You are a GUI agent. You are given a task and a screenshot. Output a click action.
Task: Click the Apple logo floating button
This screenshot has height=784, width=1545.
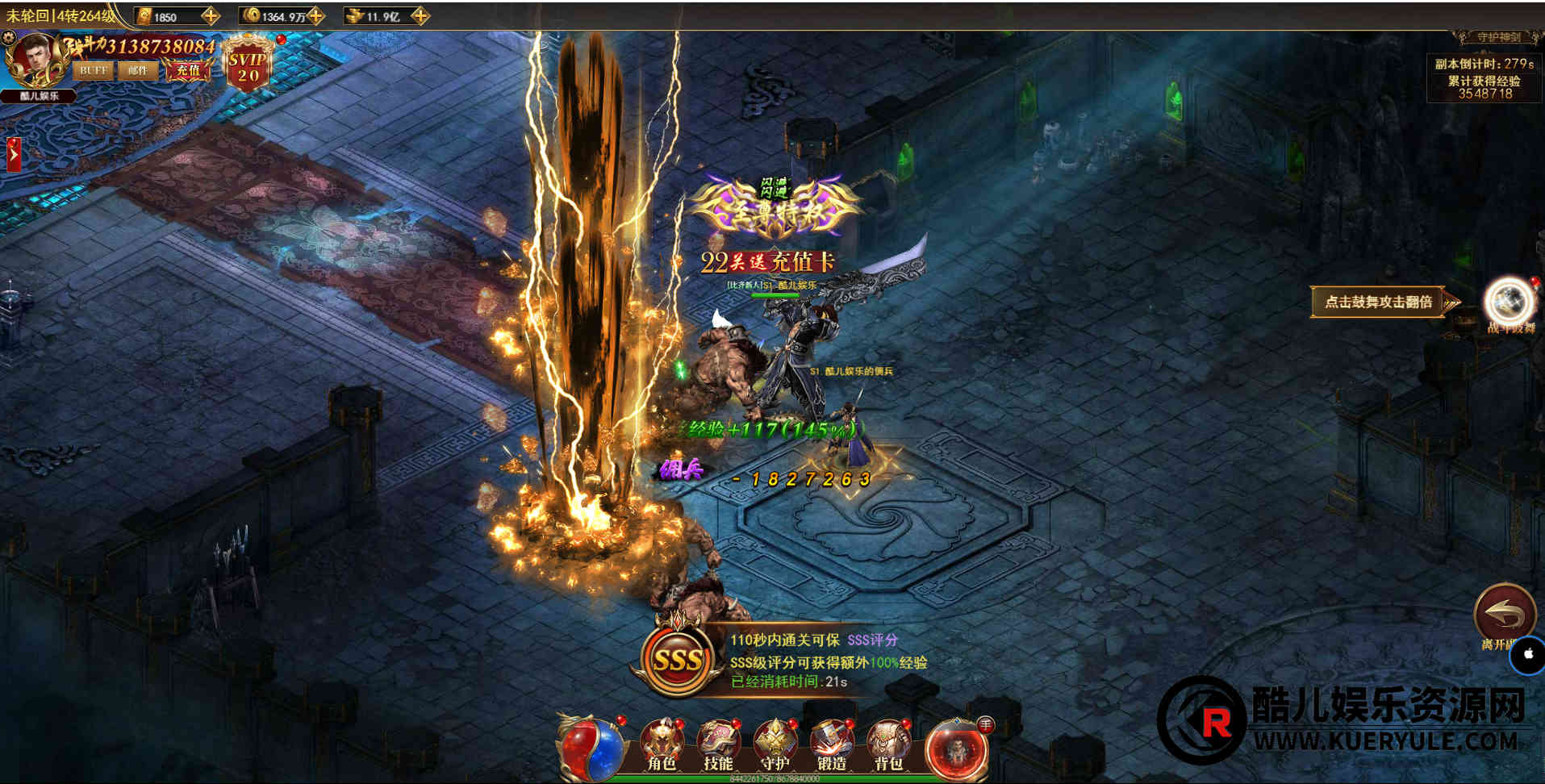1528,656
